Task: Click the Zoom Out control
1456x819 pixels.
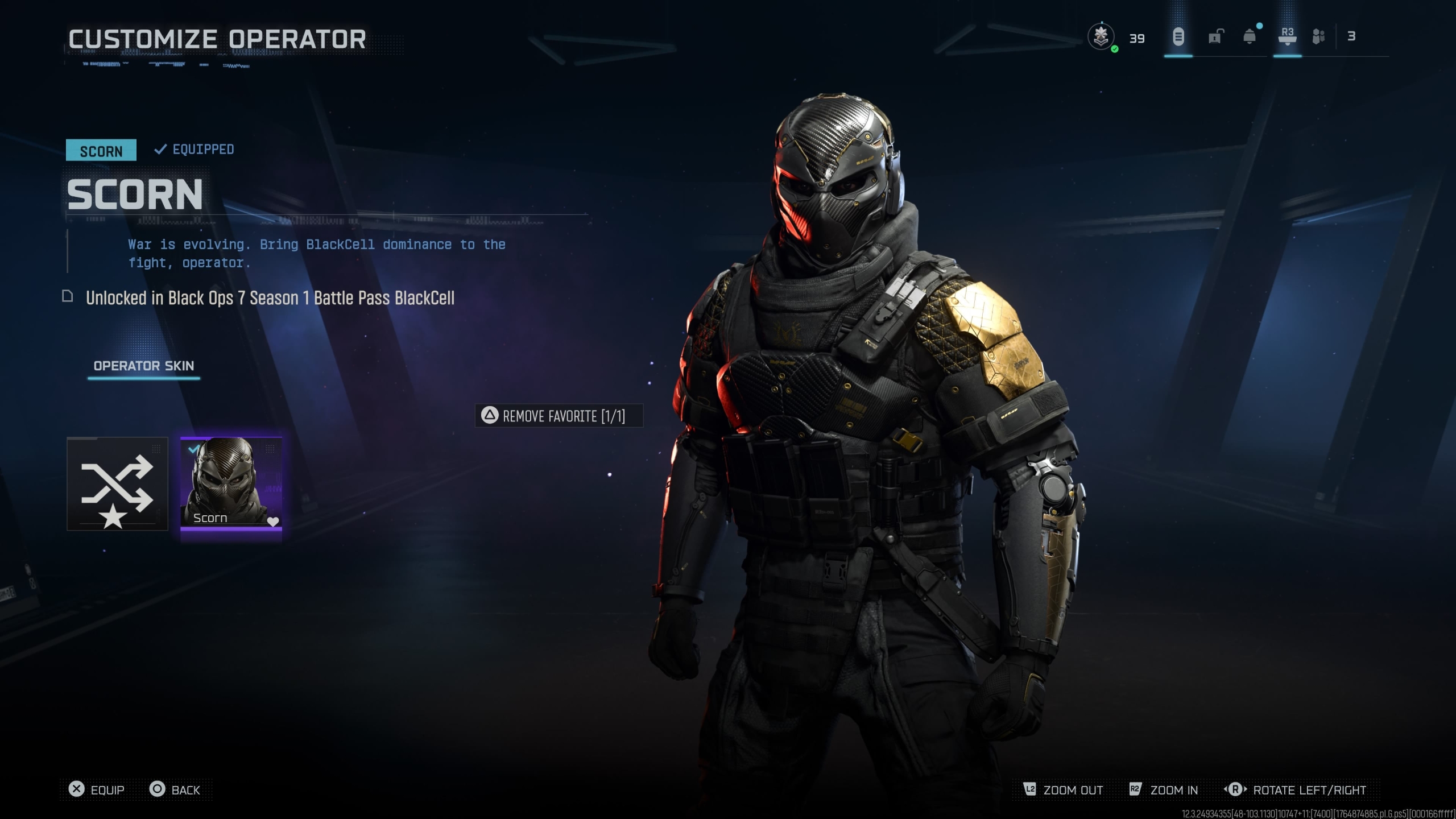Action: [x=1063, y=789]
